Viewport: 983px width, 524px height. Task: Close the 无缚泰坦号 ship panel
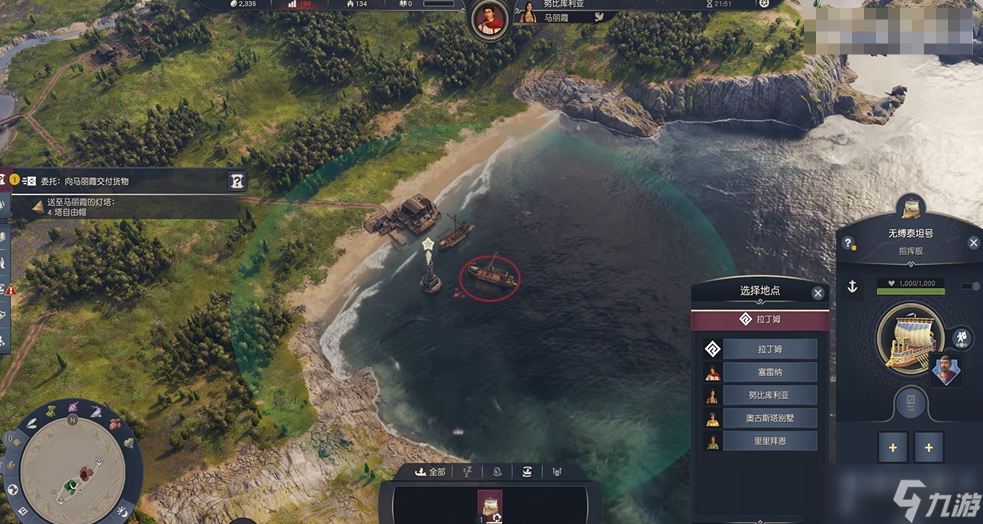tap(974, 243)
